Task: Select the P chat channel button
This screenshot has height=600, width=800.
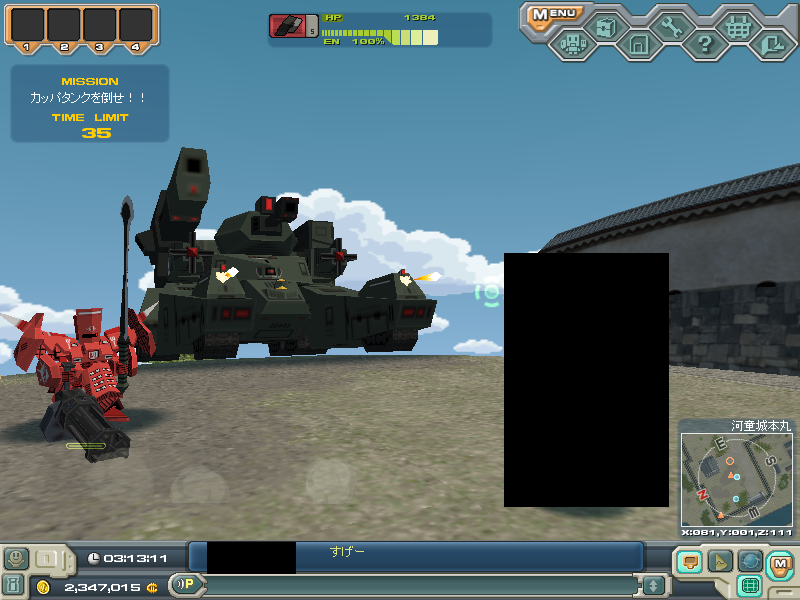Action: click(x=186, y=584)
